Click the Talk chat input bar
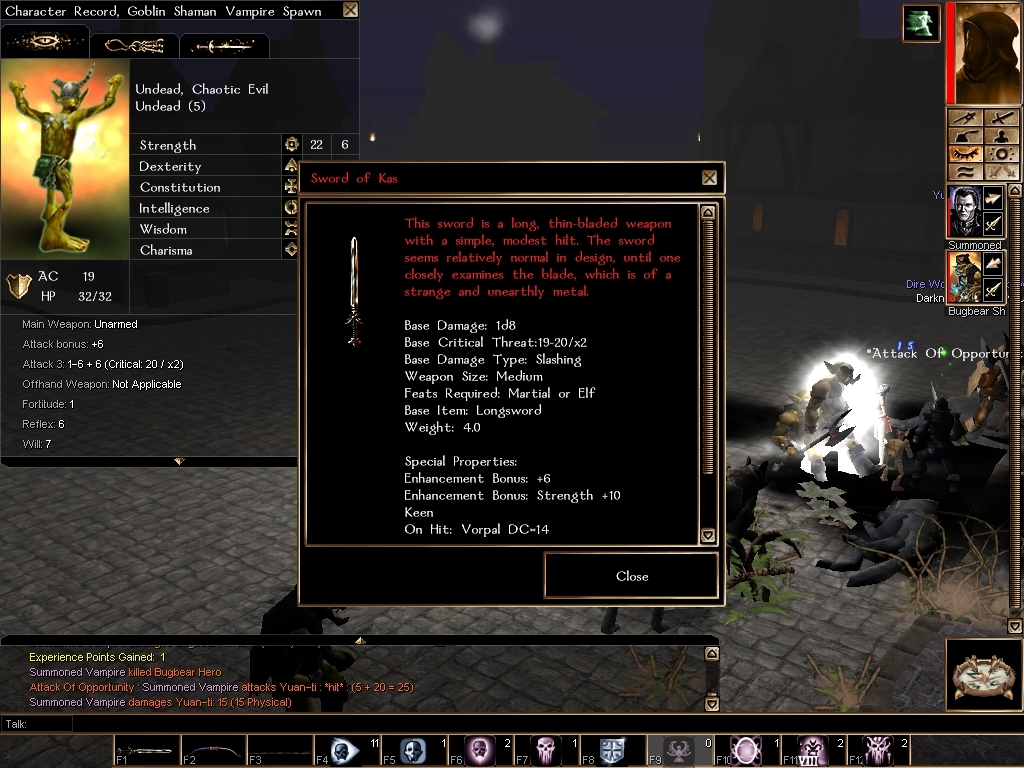This screenshot has height=768, width=1024. click(400, 724)
